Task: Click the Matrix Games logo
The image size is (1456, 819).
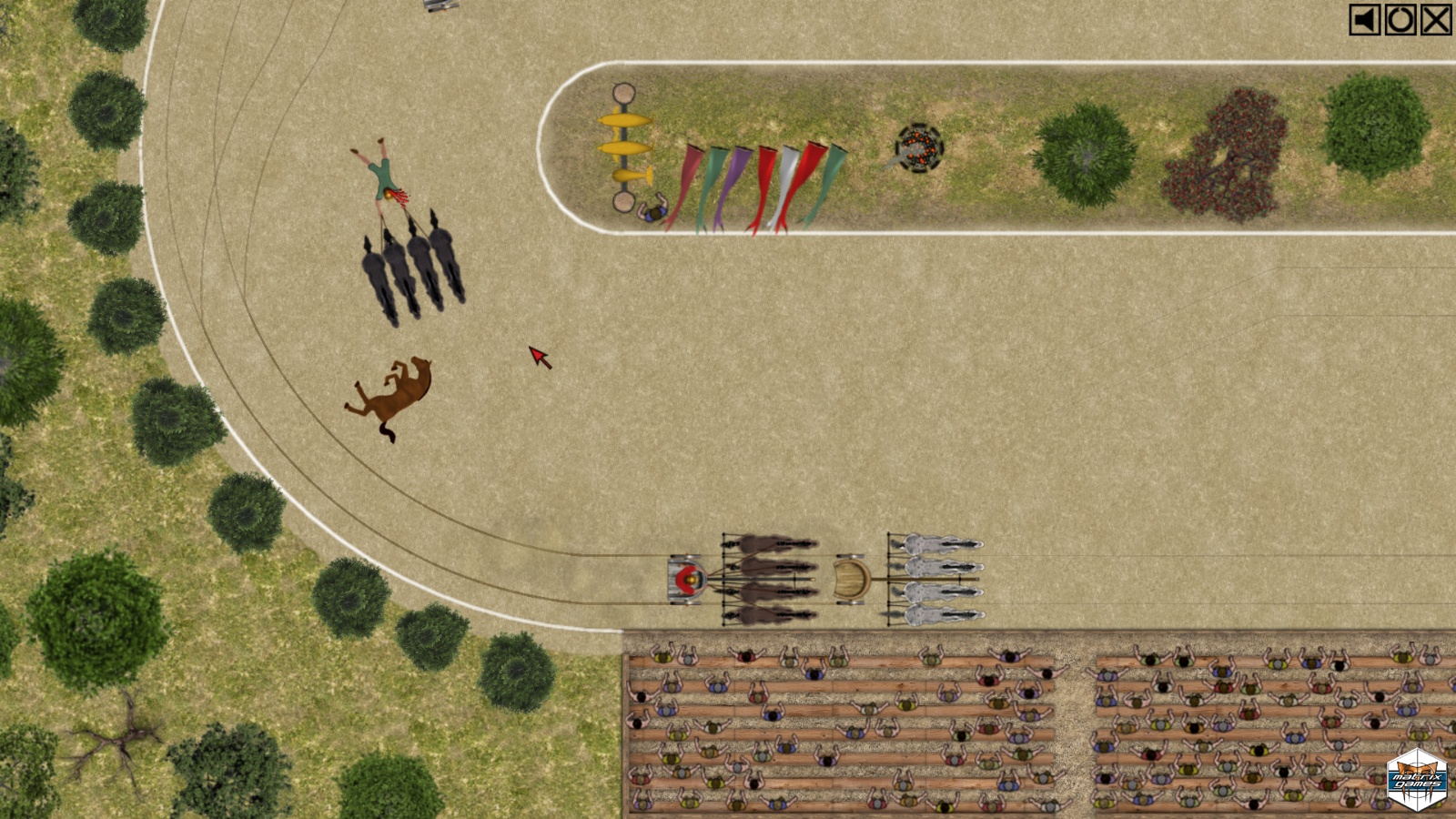Action: pos(1416,780)
